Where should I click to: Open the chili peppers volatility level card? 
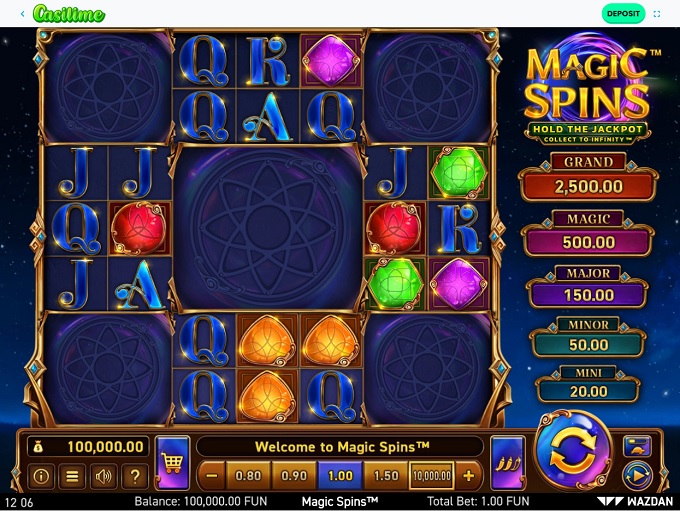click(x=508, y=463)
